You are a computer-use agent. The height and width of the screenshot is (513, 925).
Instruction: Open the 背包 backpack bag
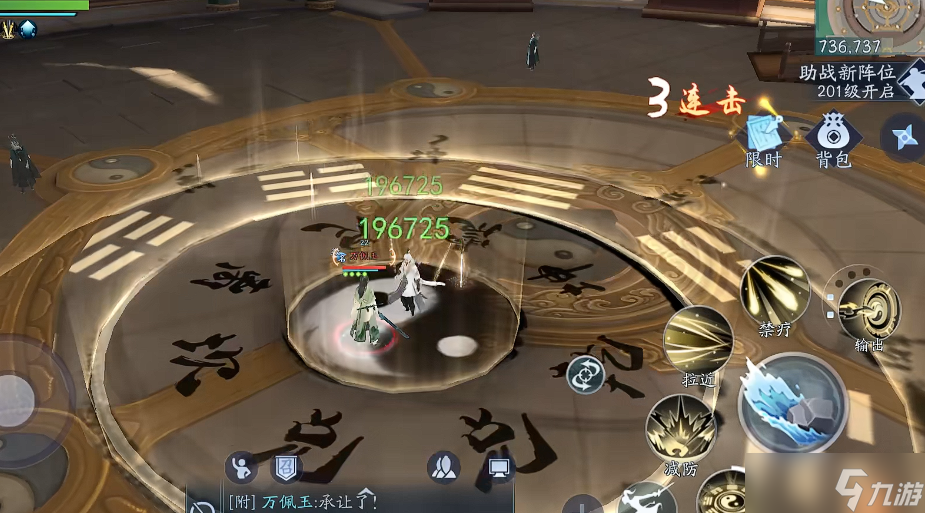tap(832, 139)
